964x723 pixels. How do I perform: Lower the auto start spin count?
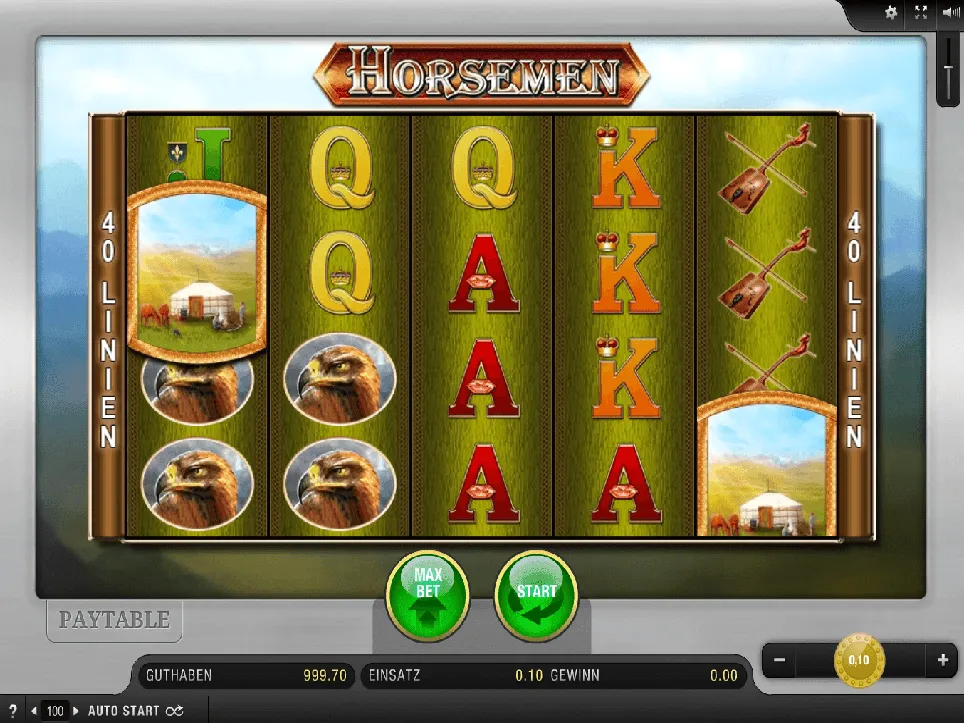(x=34, y=711)
